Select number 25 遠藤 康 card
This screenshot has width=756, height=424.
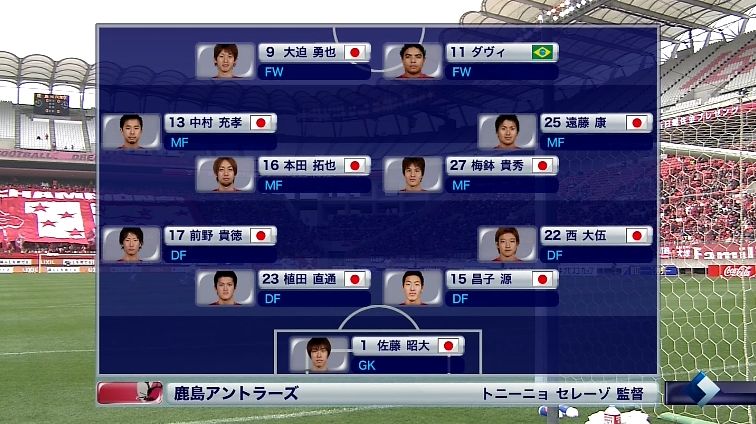[x=565, y=131]
